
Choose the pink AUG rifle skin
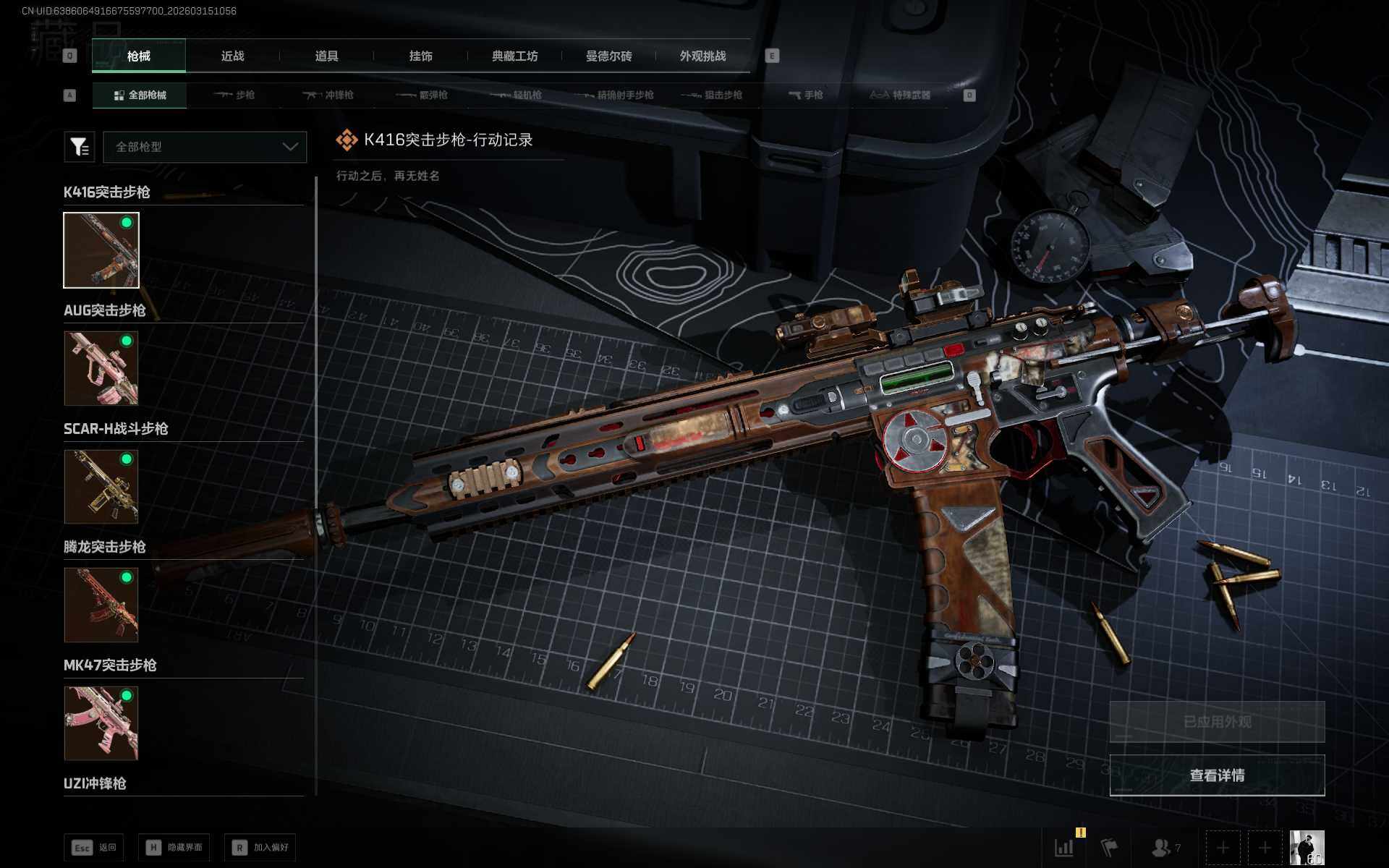coord(101,368)
